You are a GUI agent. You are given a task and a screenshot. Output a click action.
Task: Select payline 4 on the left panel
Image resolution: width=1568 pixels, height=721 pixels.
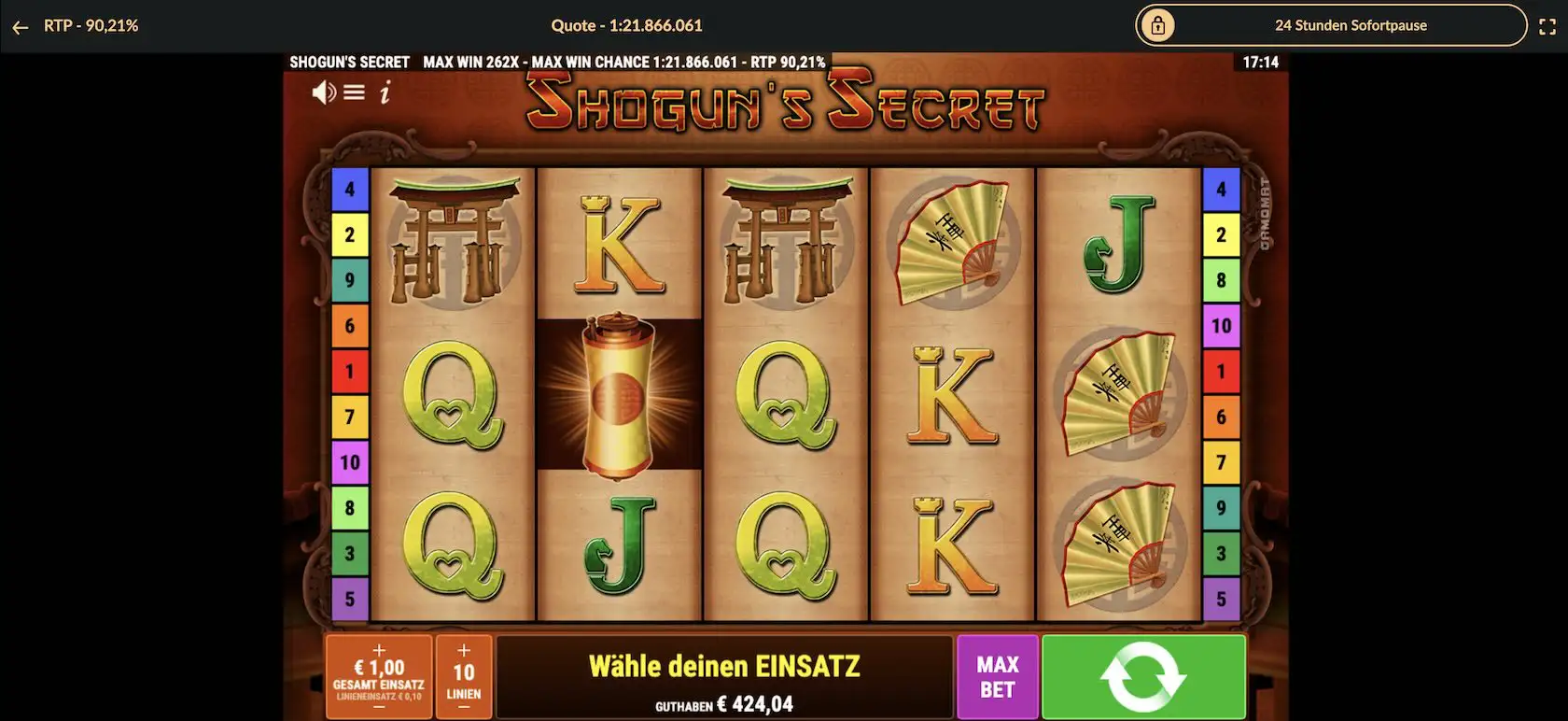click(x=349, y=189)
